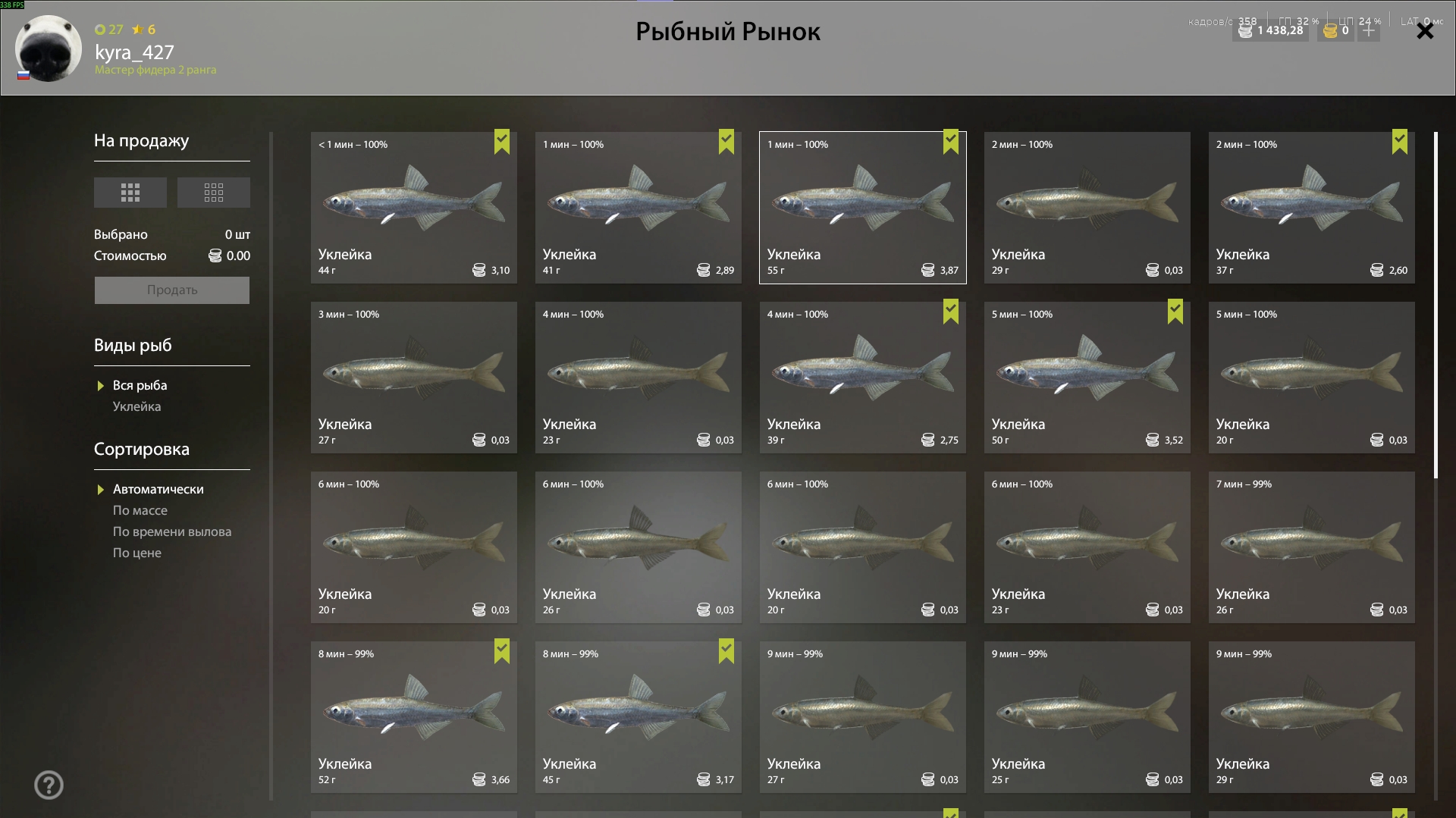Choose the 50 g Уклейка priced 3,52
The height and width of the screenshot is (818, 1456).
[x=1087, y=378]
